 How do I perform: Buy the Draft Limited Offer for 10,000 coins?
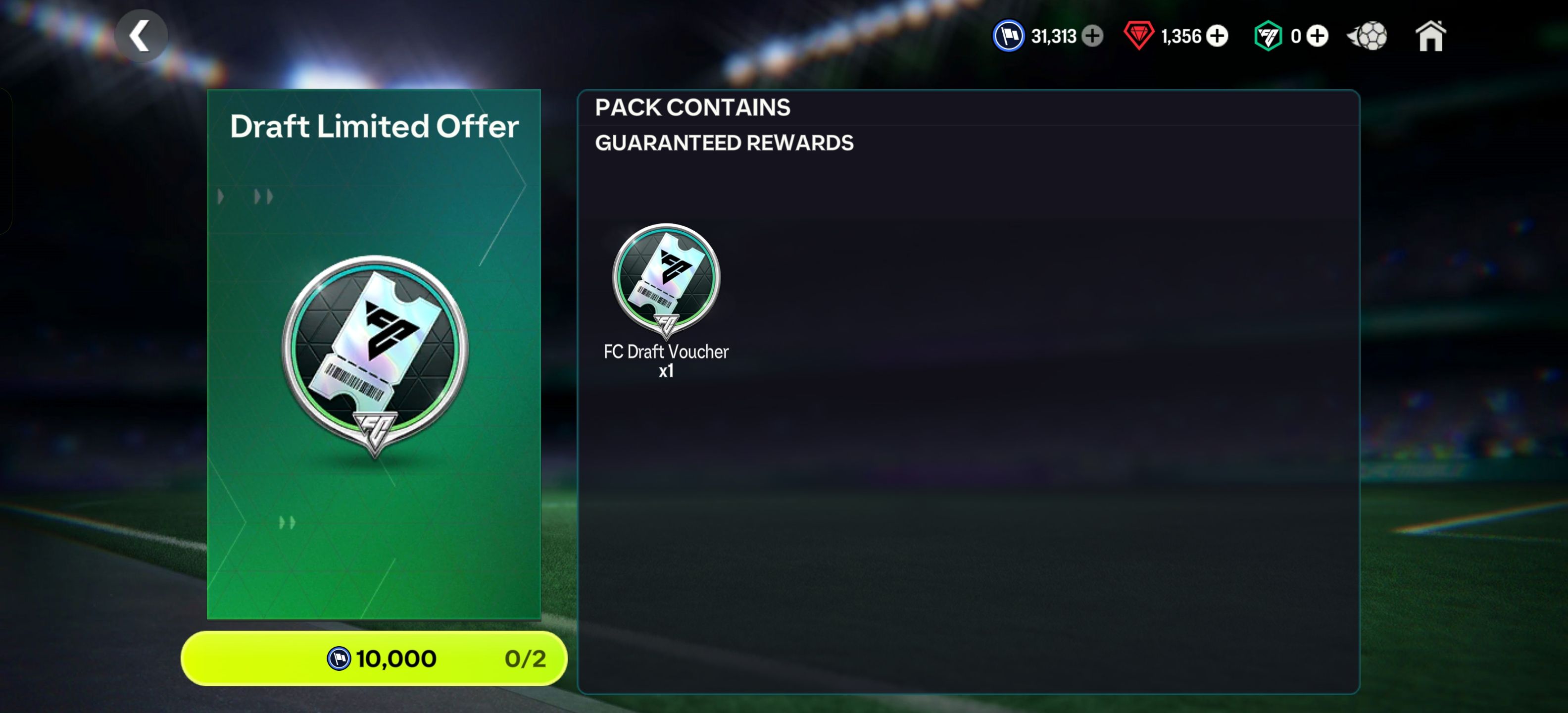(374, 658)
